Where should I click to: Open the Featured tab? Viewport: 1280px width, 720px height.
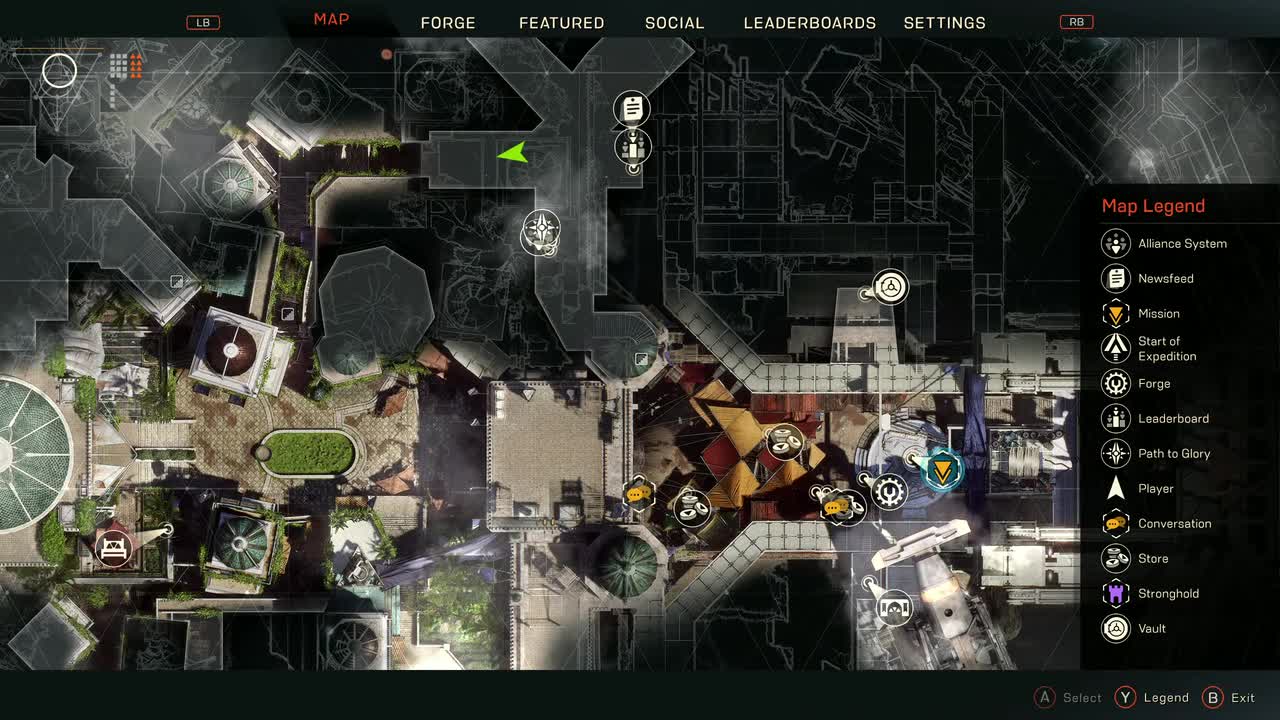tap(561, 23)
